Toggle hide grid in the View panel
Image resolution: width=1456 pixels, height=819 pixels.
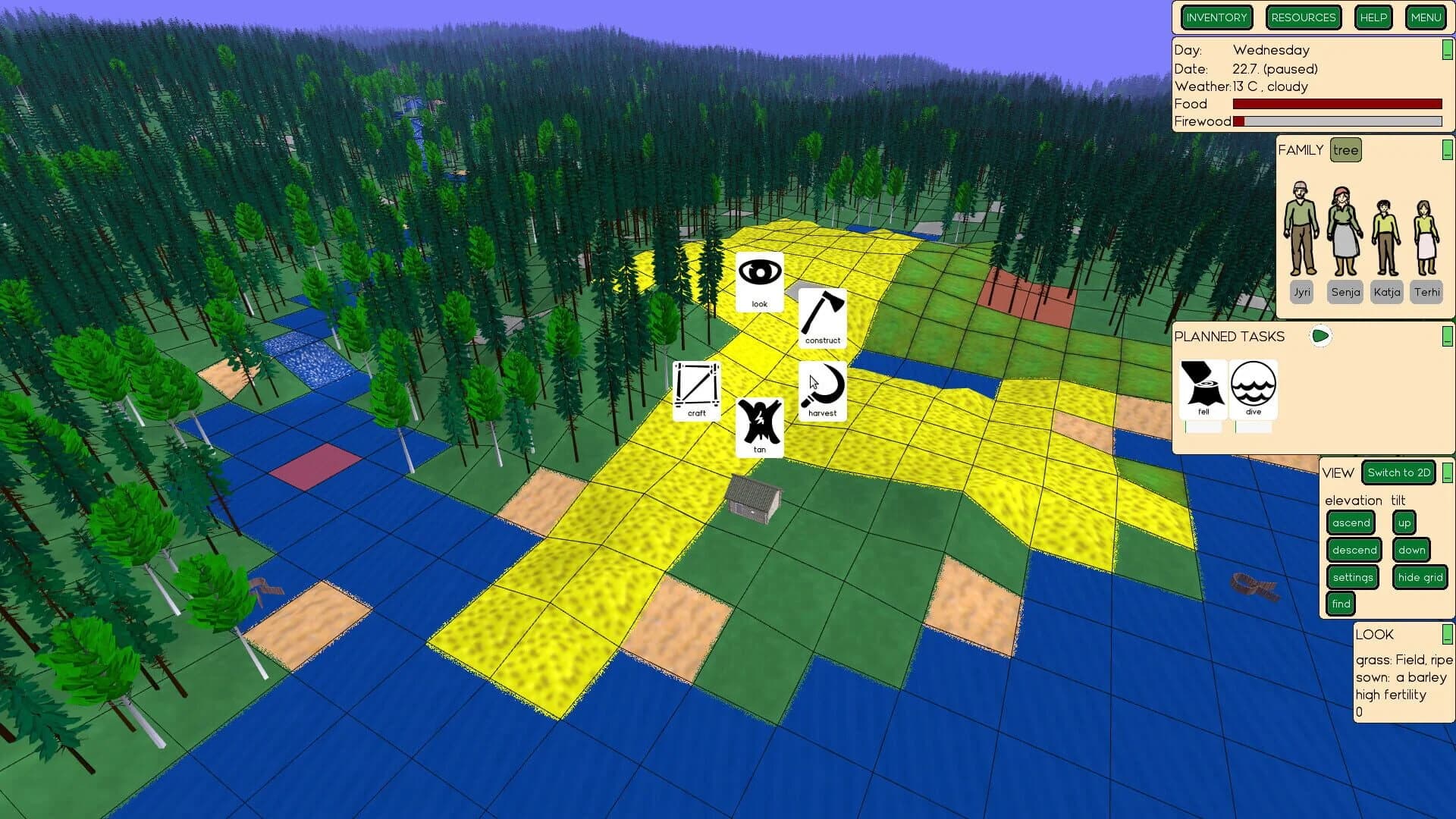[1420, 577]
